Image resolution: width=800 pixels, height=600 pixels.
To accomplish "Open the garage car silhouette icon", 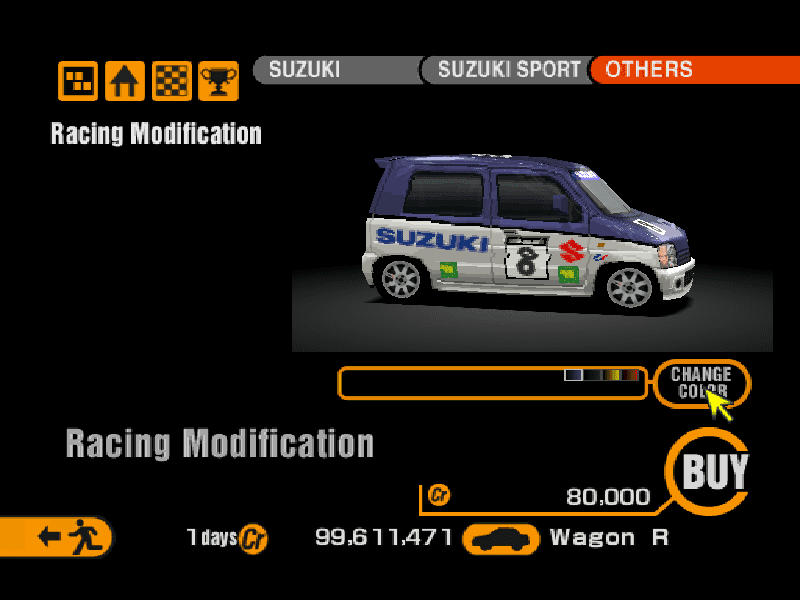I will pyautogui.click(x=502, y=539).
